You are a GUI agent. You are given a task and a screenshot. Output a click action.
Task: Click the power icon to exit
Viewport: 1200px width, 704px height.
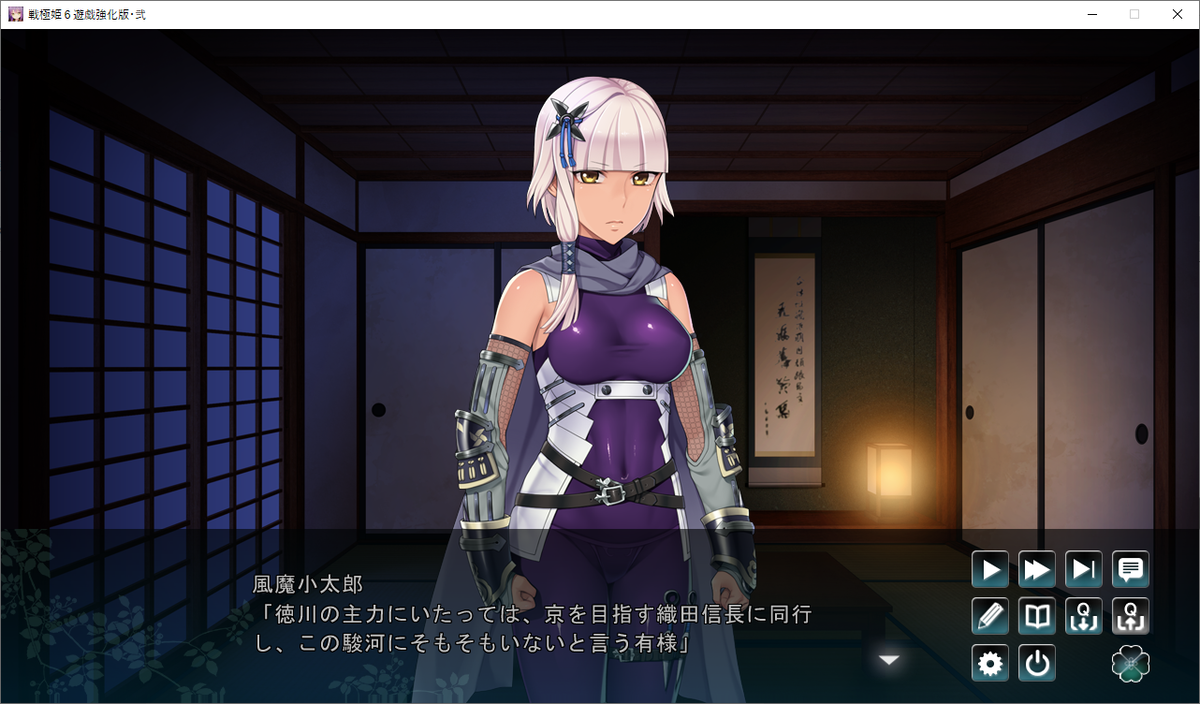[1037, 663]
